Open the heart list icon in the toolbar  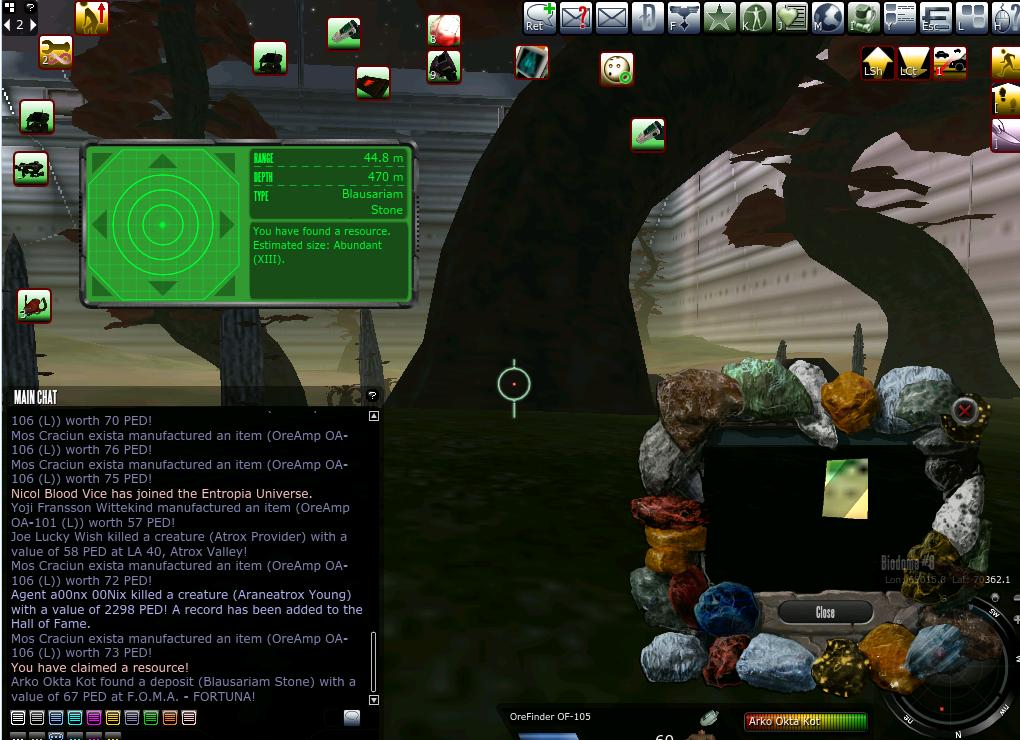(791, 17)
